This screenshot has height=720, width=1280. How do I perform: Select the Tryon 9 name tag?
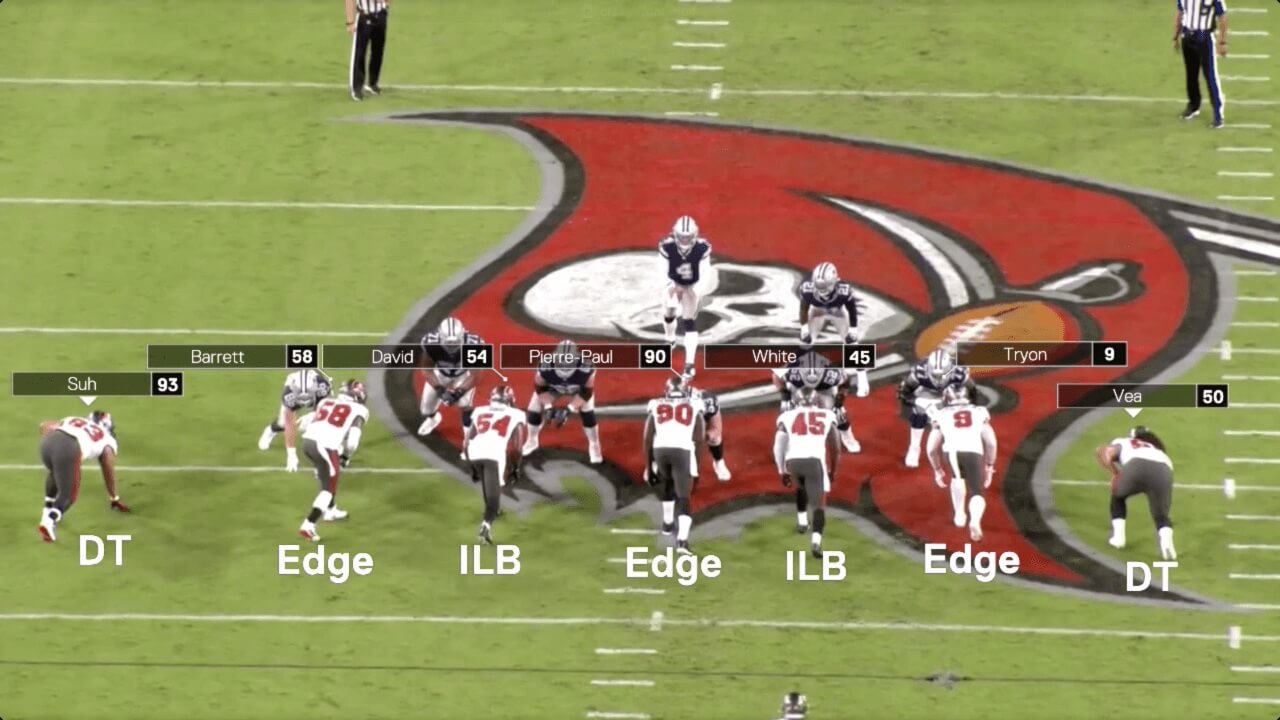tap(1040, 354)
